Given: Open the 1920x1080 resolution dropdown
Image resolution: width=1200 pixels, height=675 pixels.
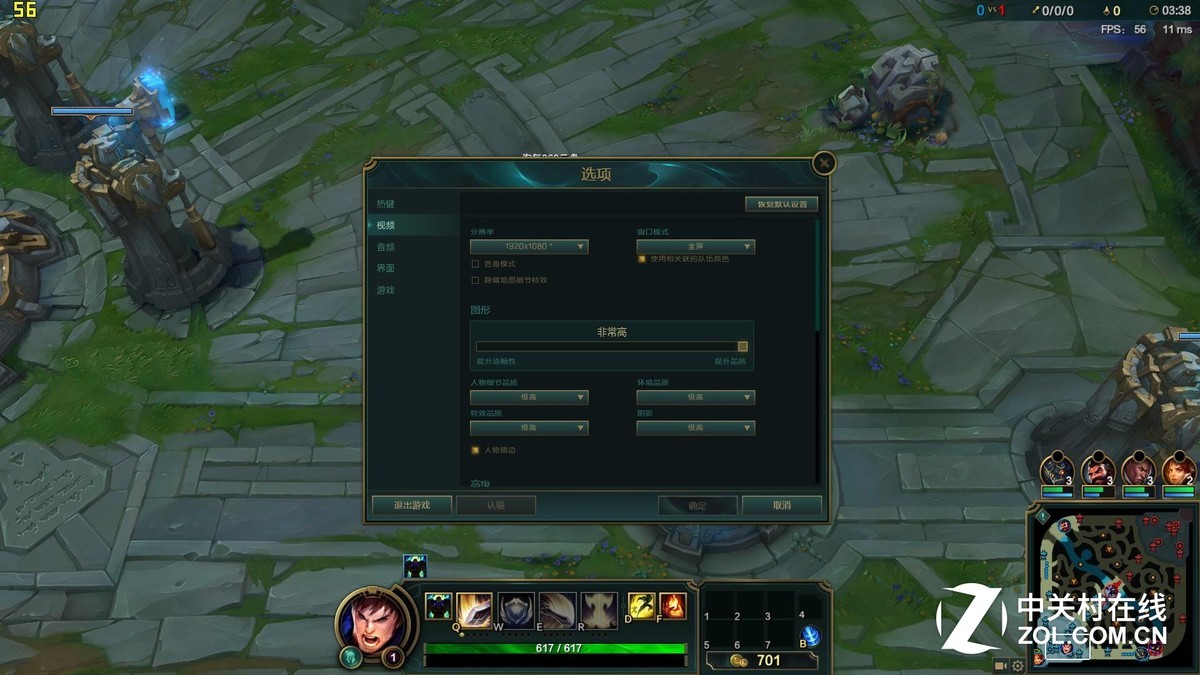Looking at the screenshot, I should click(x=529, y=246).
